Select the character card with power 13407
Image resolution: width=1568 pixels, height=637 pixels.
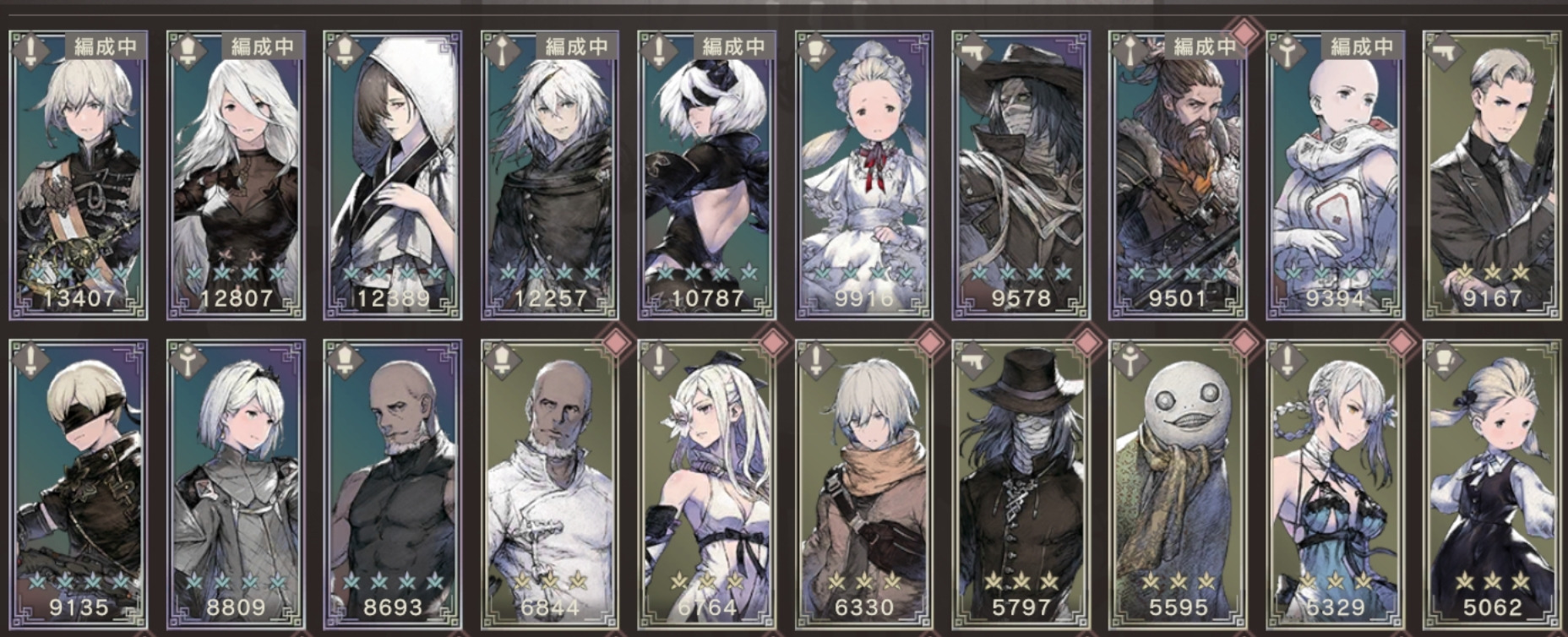[x=79, y=176]
